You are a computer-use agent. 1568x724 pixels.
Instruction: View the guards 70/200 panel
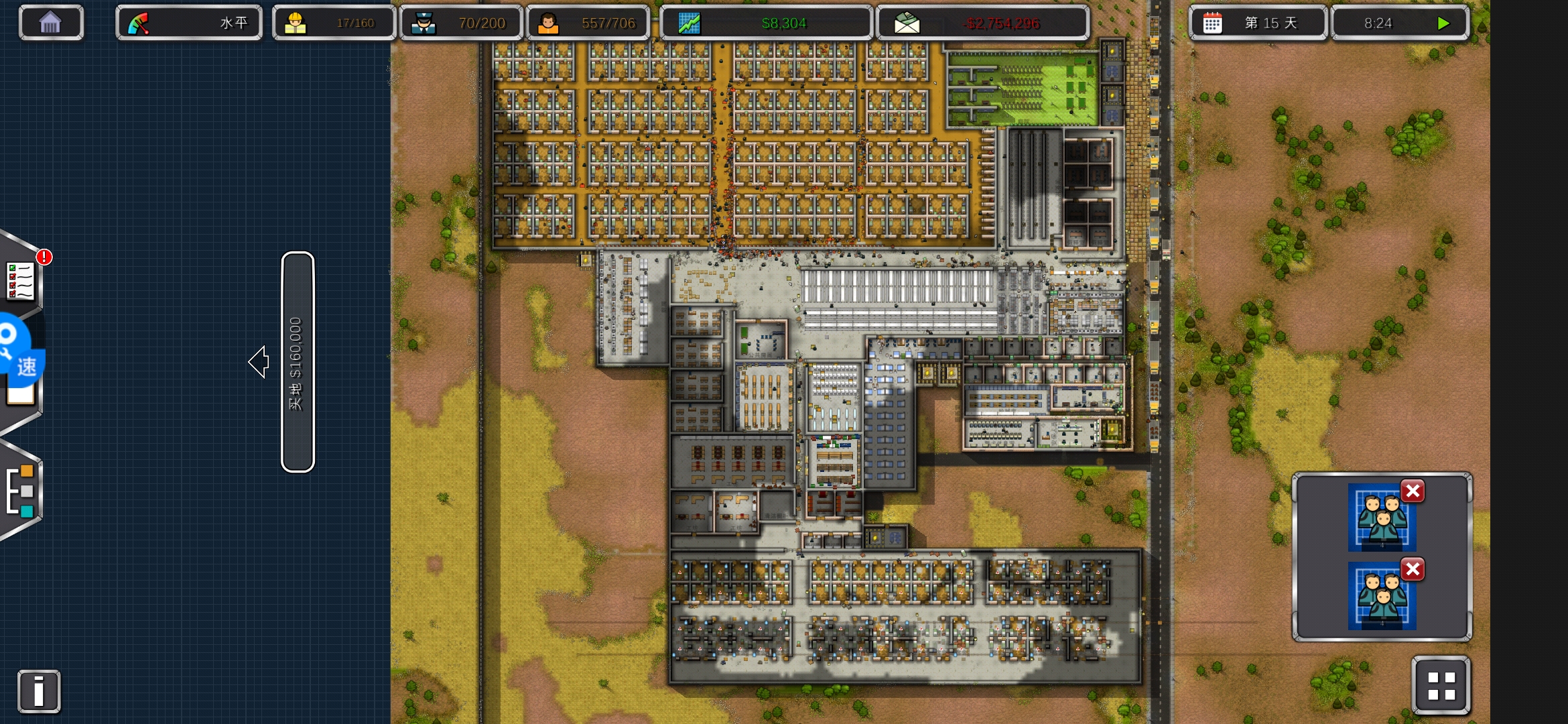click(x=460, y=23)
